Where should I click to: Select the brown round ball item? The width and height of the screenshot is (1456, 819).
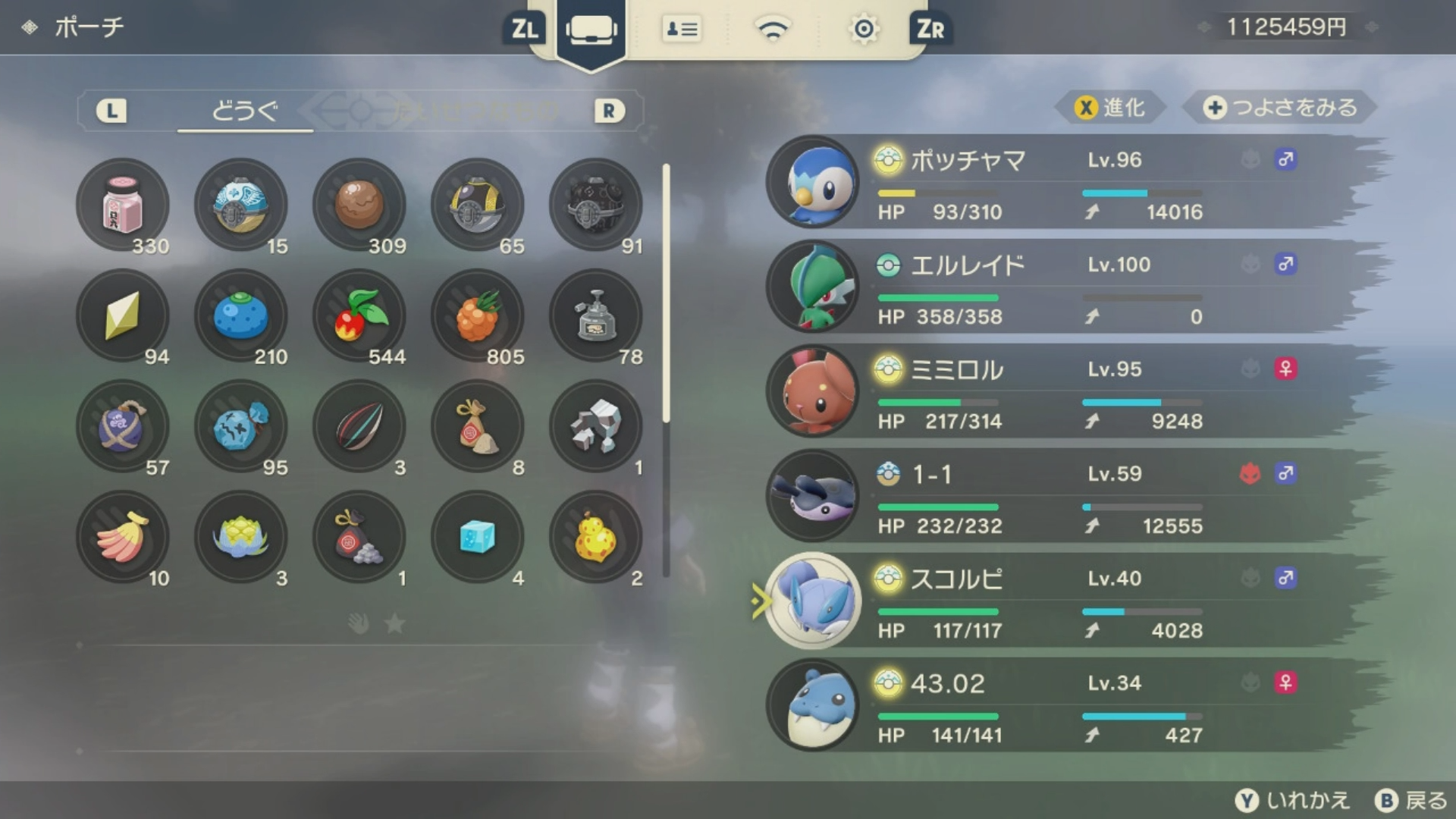(x=359, y=205)
